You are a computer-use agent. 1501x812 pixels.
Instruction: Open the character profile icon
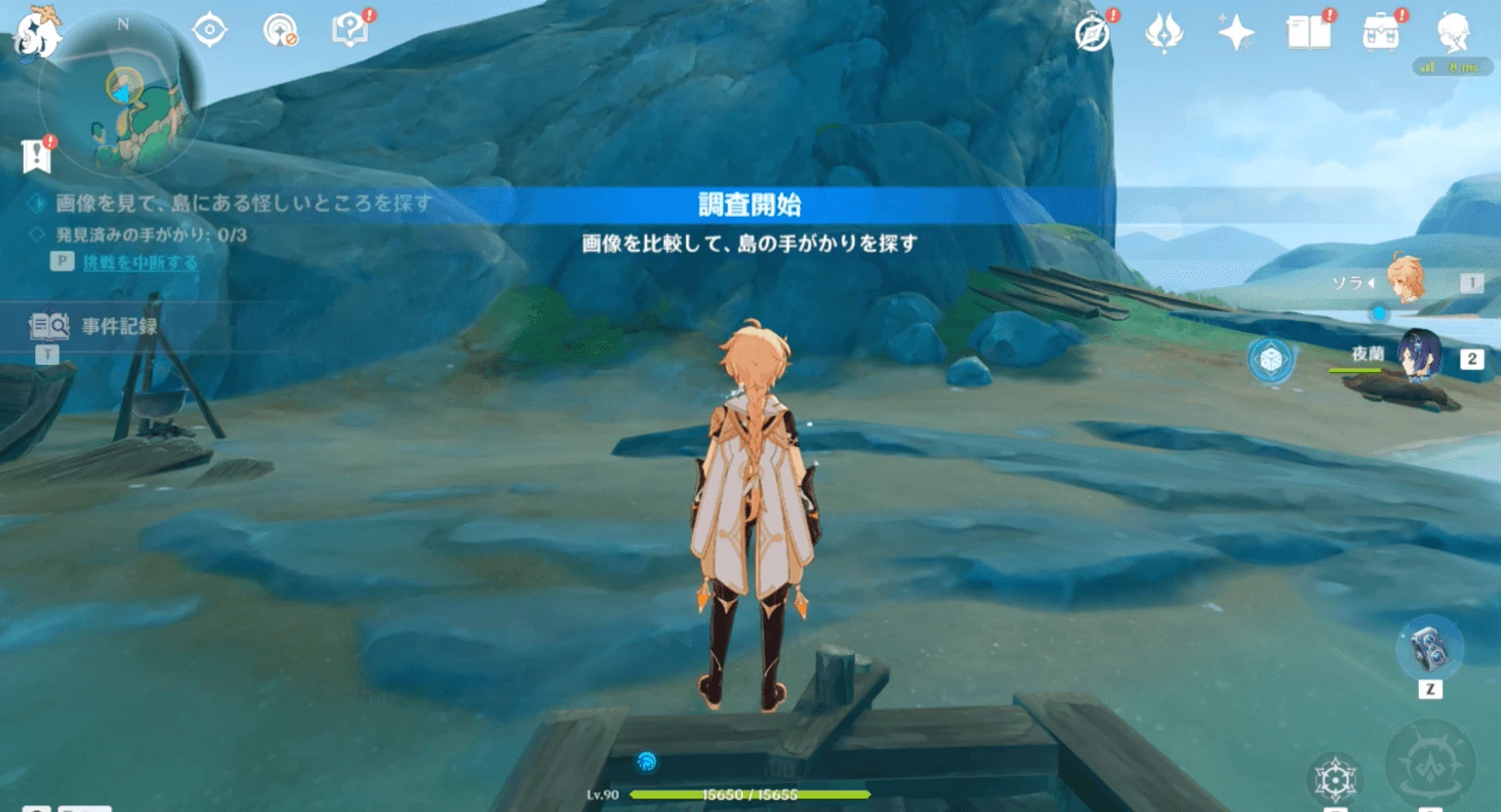click(x=1452, y=33)
